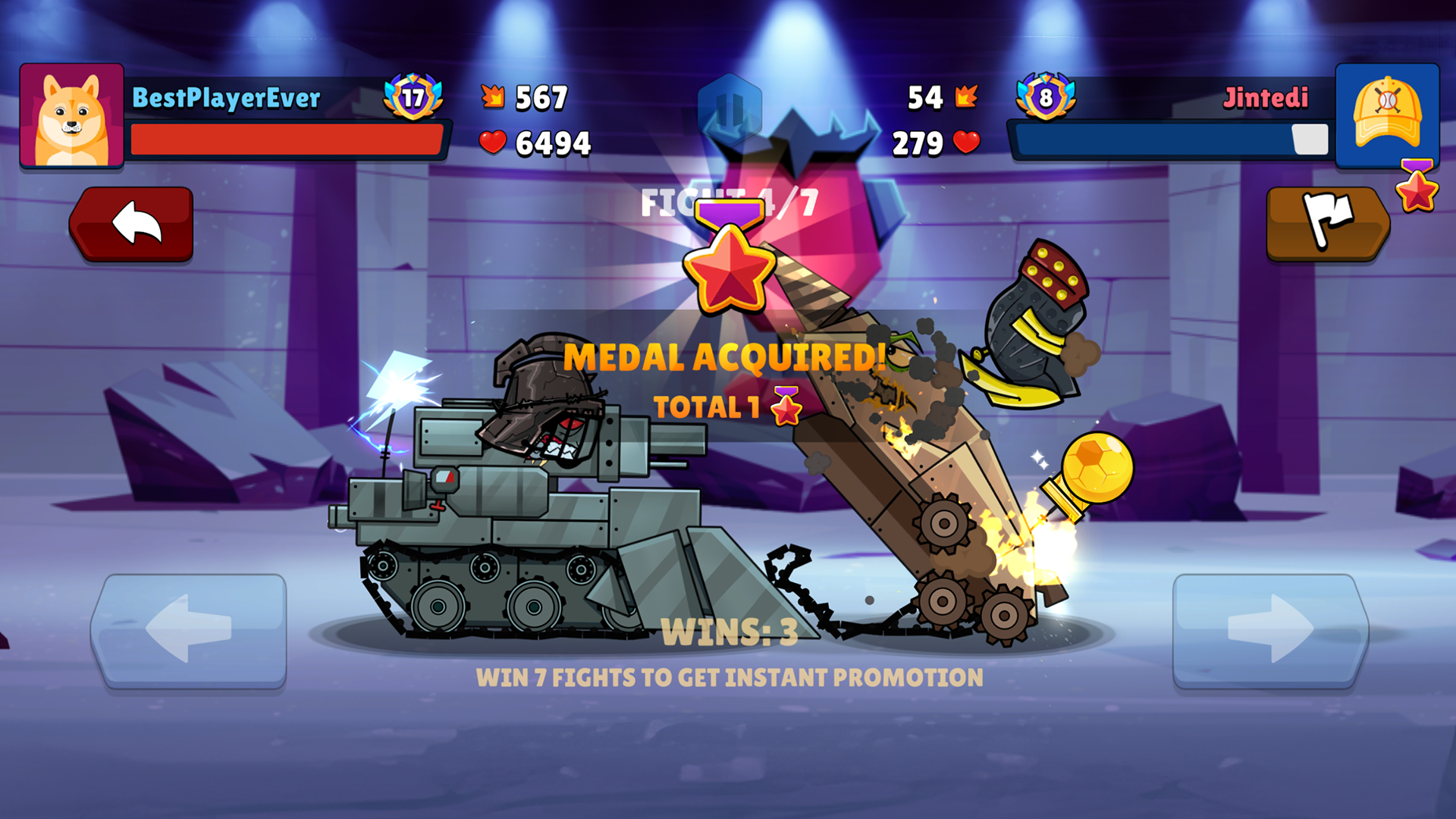The height and width of the screenshot is (819, 1456).
Task: Select Jintedi's level 8 rank badge
Action: [1046, 96]
